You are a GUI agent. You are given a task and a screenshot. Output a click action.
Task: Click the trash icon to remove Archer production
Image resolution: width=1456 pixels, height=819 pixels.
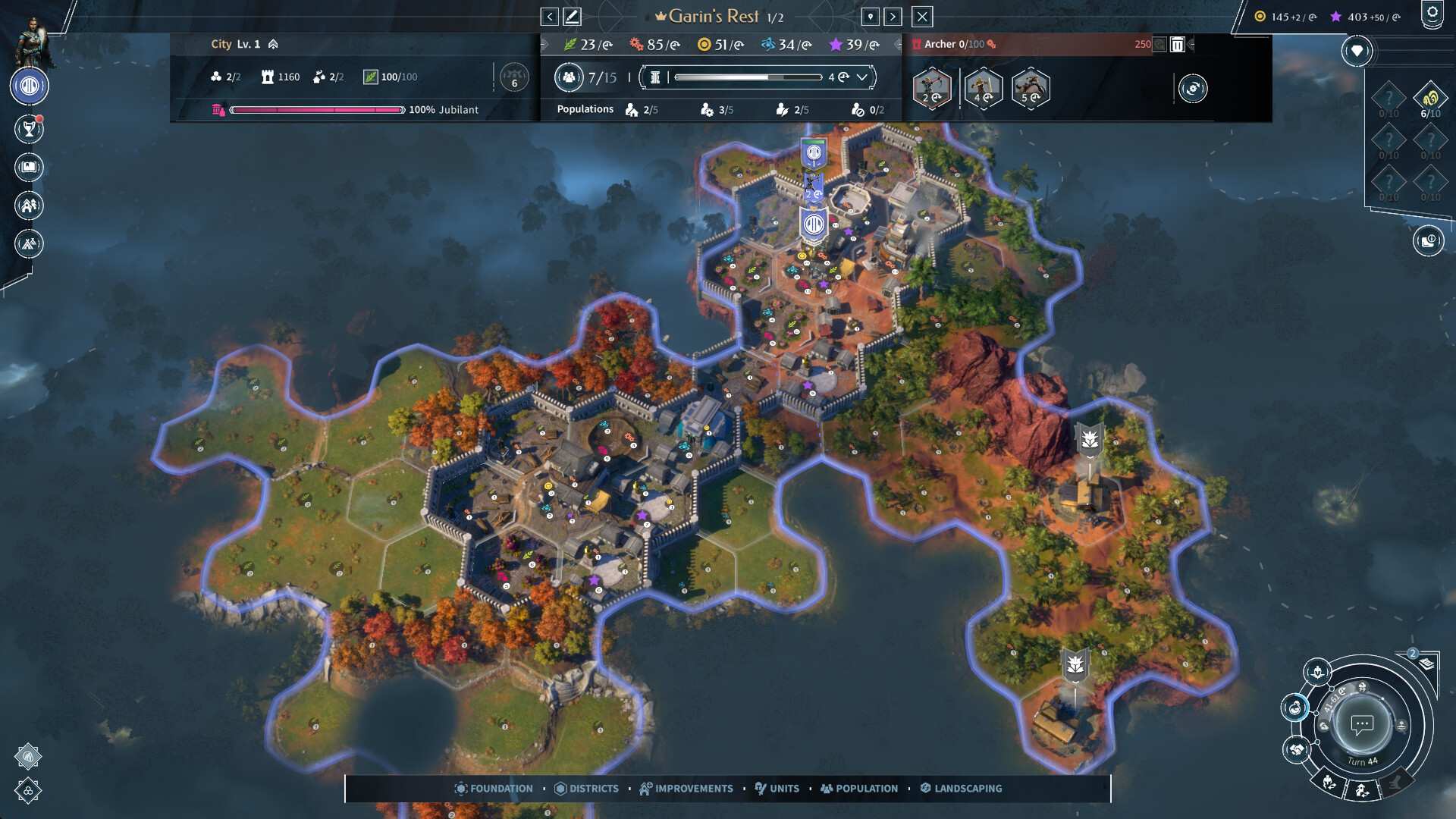tap(1177, 45)
